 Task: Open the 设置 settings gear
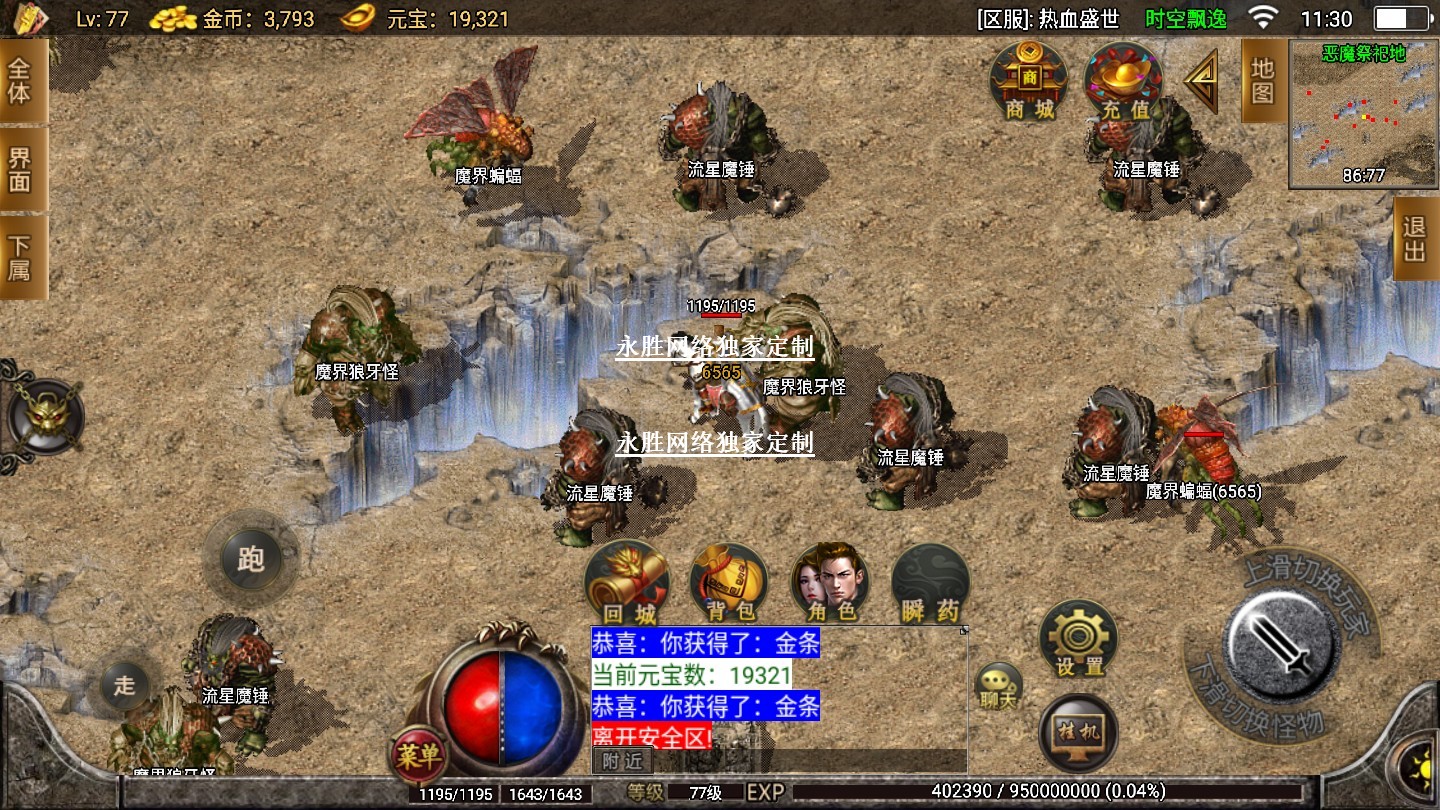(1078, 640)
